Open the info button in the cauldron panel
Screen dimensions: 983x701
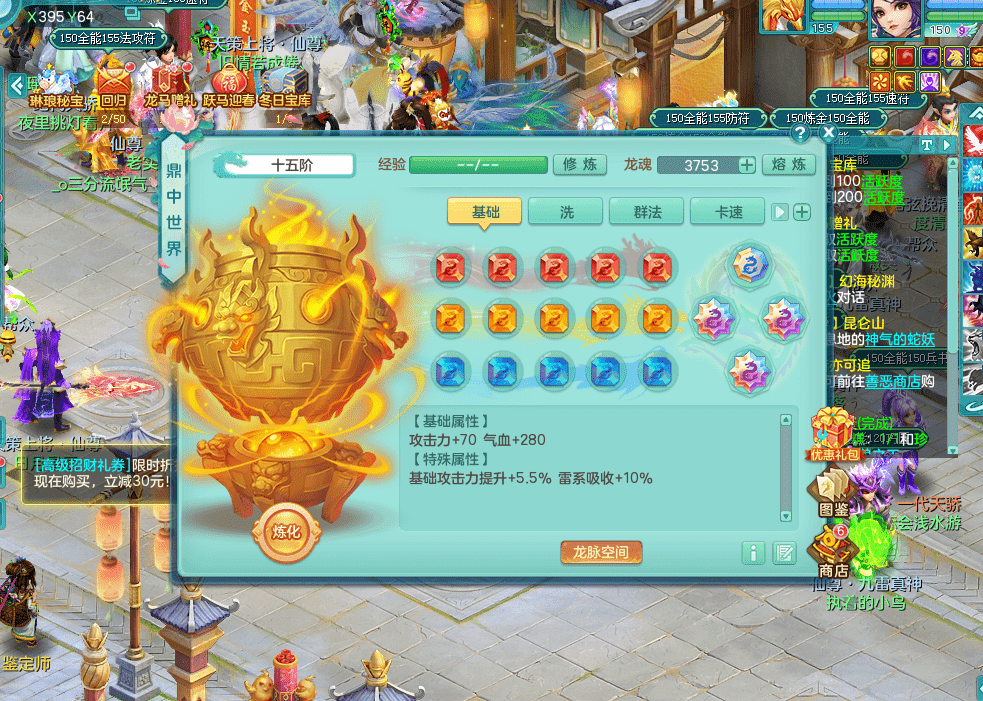[754, 552]
